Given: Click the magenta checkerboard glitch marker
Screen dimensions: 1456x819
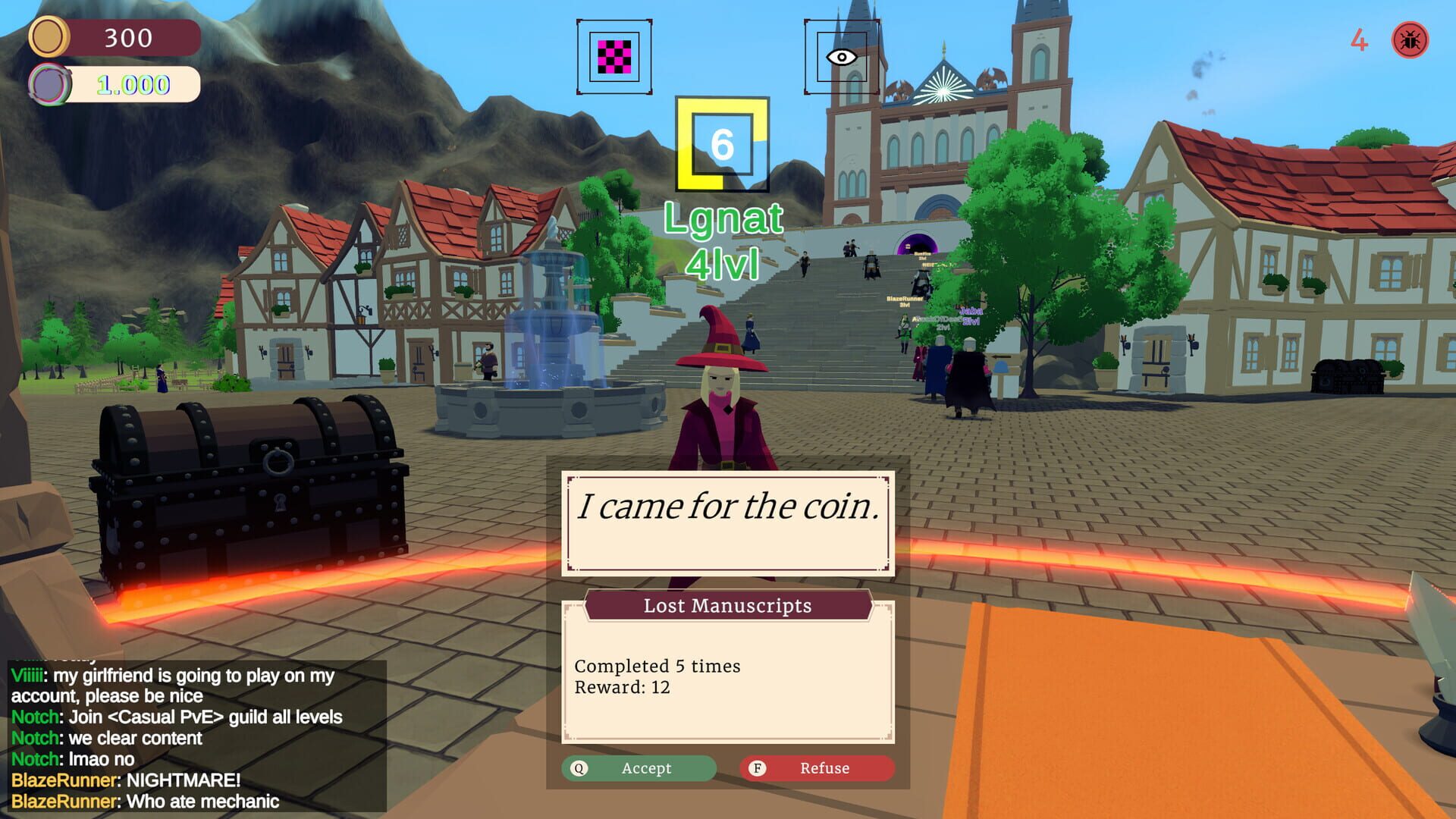Looking at the screenshot, I should click(x=613, y=55).
